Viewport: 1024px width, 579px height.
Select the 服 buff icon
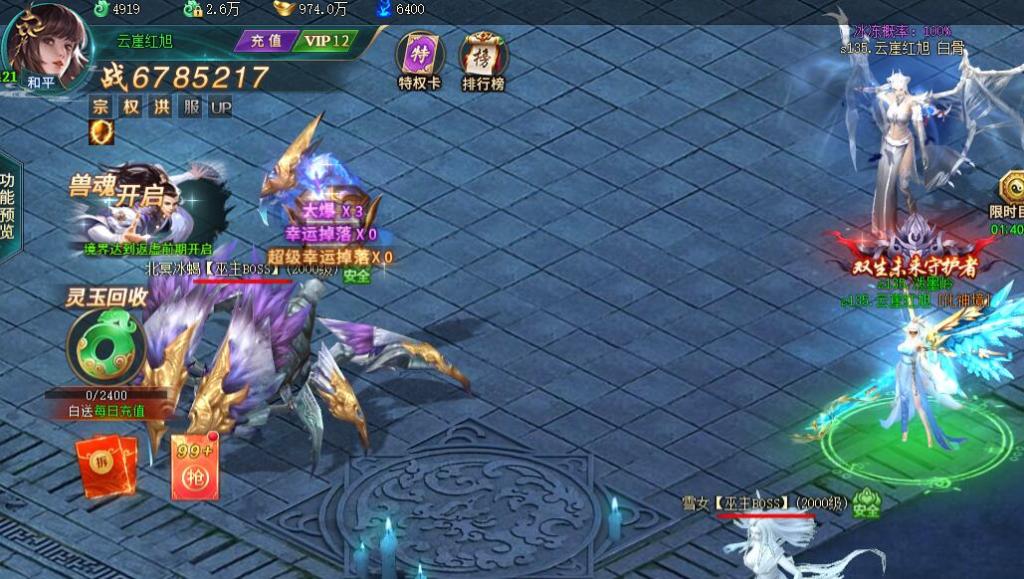[x=190, y=107]
